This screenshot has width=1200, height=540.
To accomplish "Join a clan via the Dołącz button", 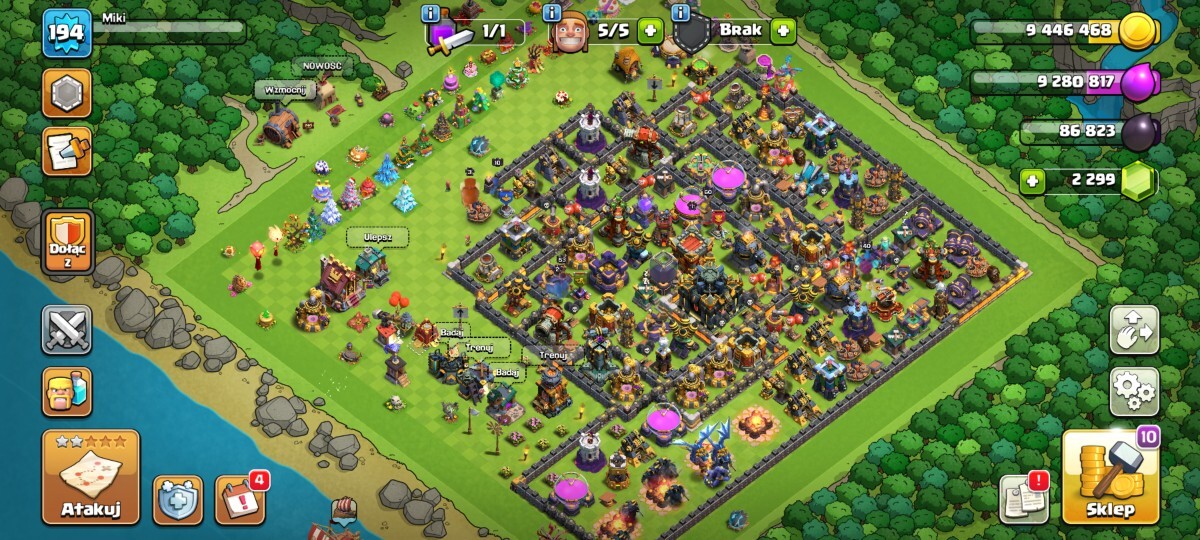I will (x=67, y=242).
